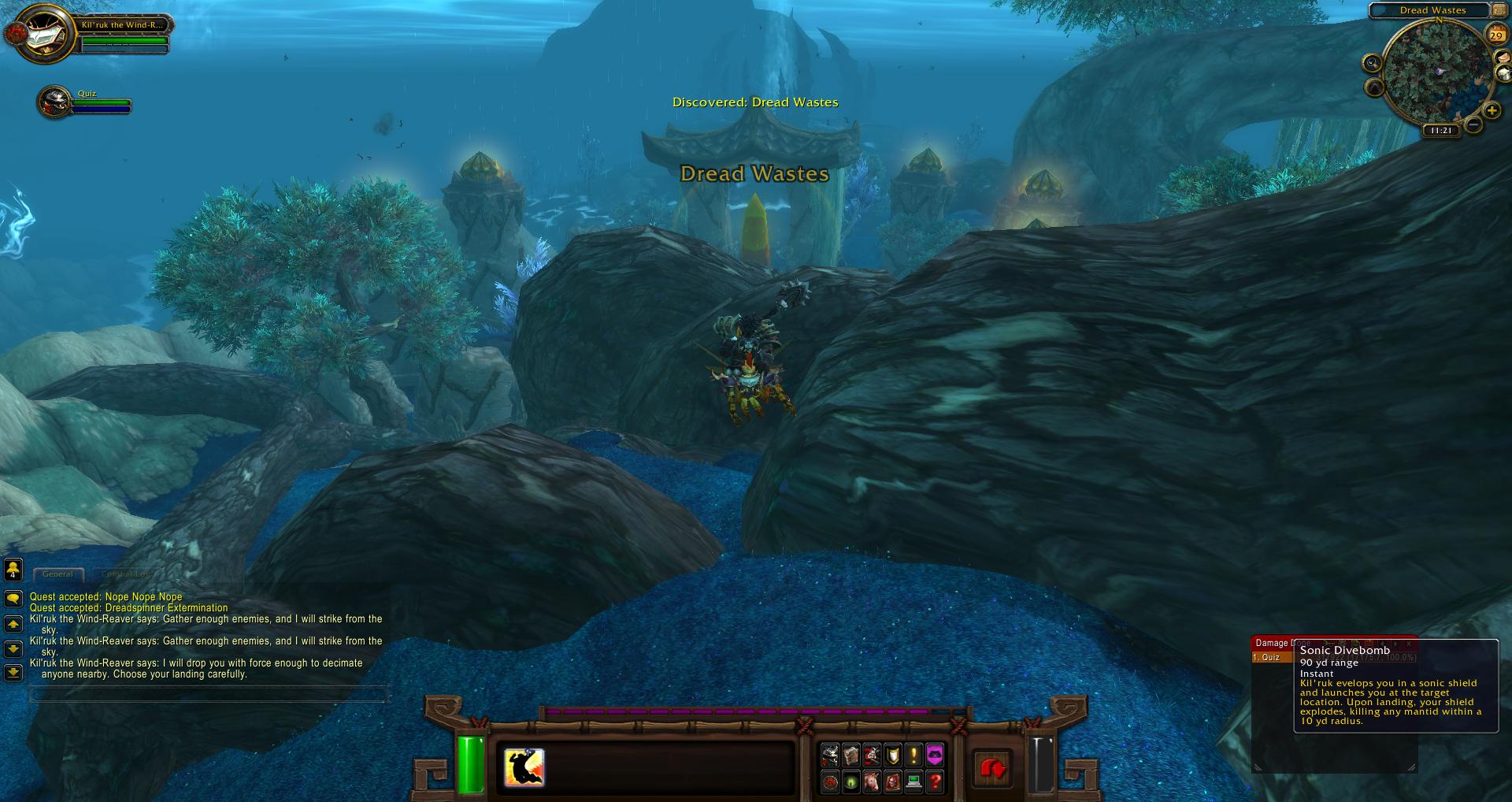The height and width of the screenshot is (802, 1512).
Task: Open the horse head mounts icon
Action: (x=872, y=782)
